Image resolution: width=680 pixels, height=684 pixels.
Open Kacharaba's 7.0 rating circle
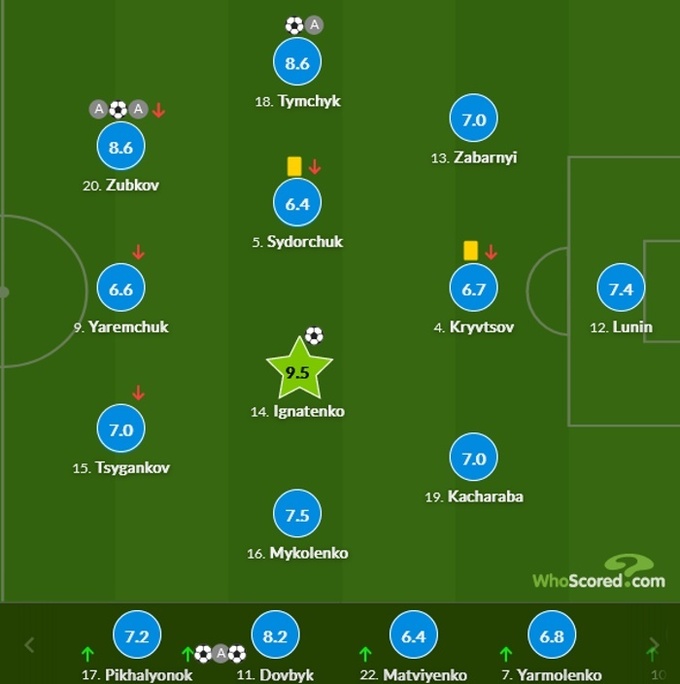coord(473,459)
